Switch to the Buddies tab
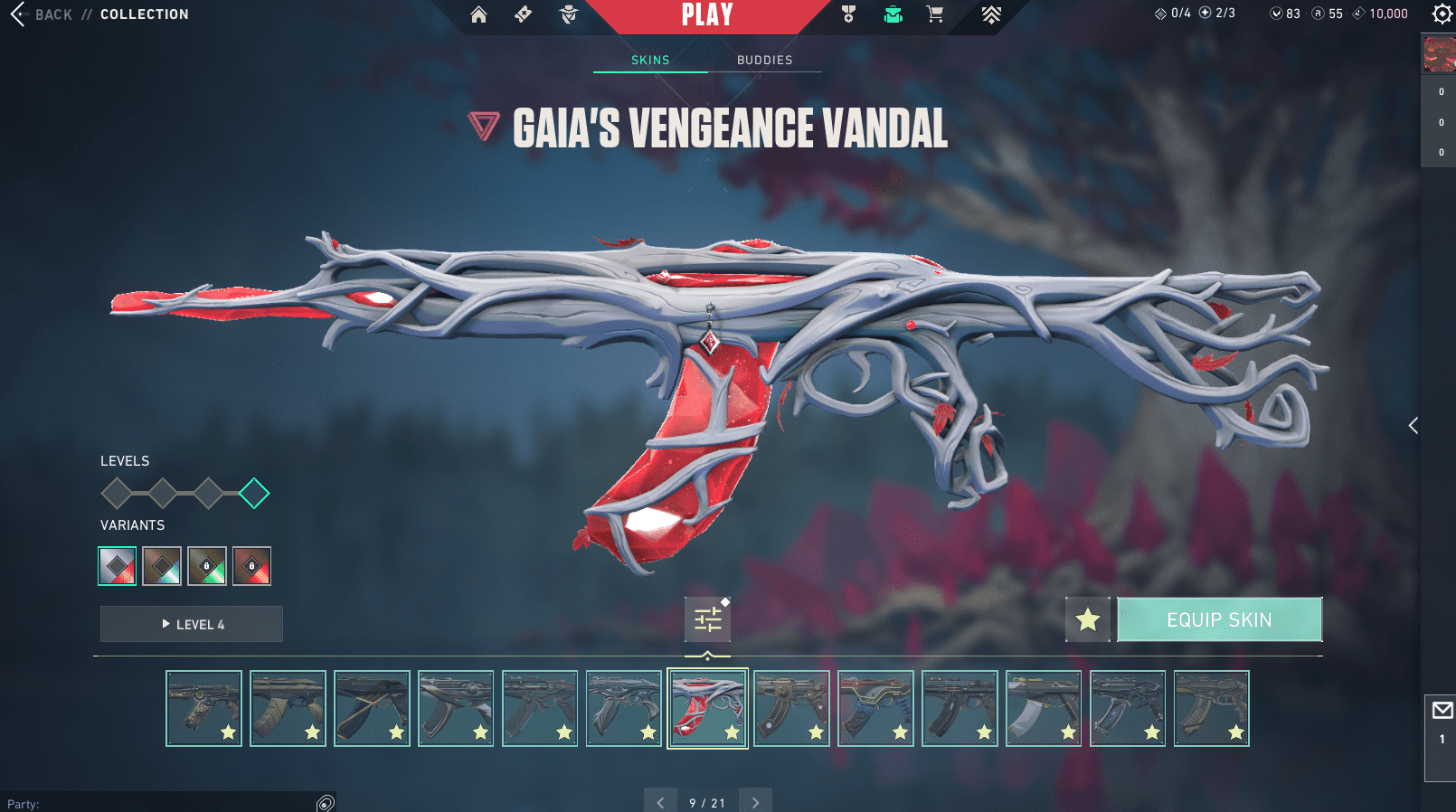 pos(764,60)
